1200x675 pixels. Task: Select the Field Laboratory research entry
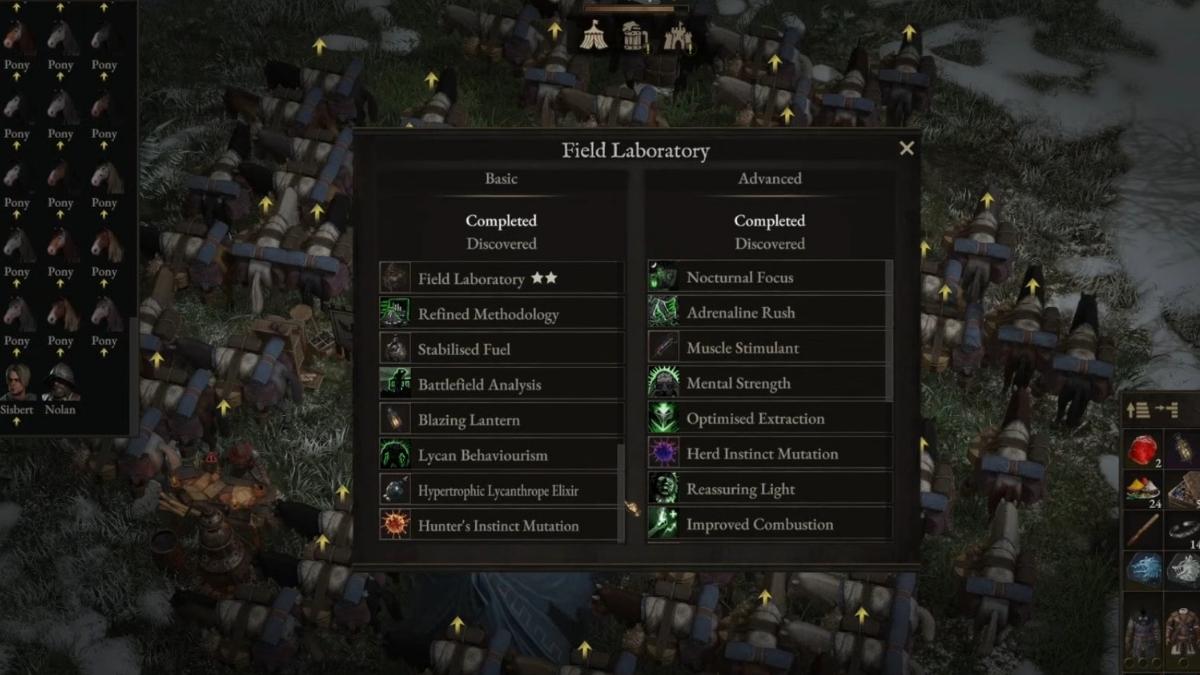point(500,279)
